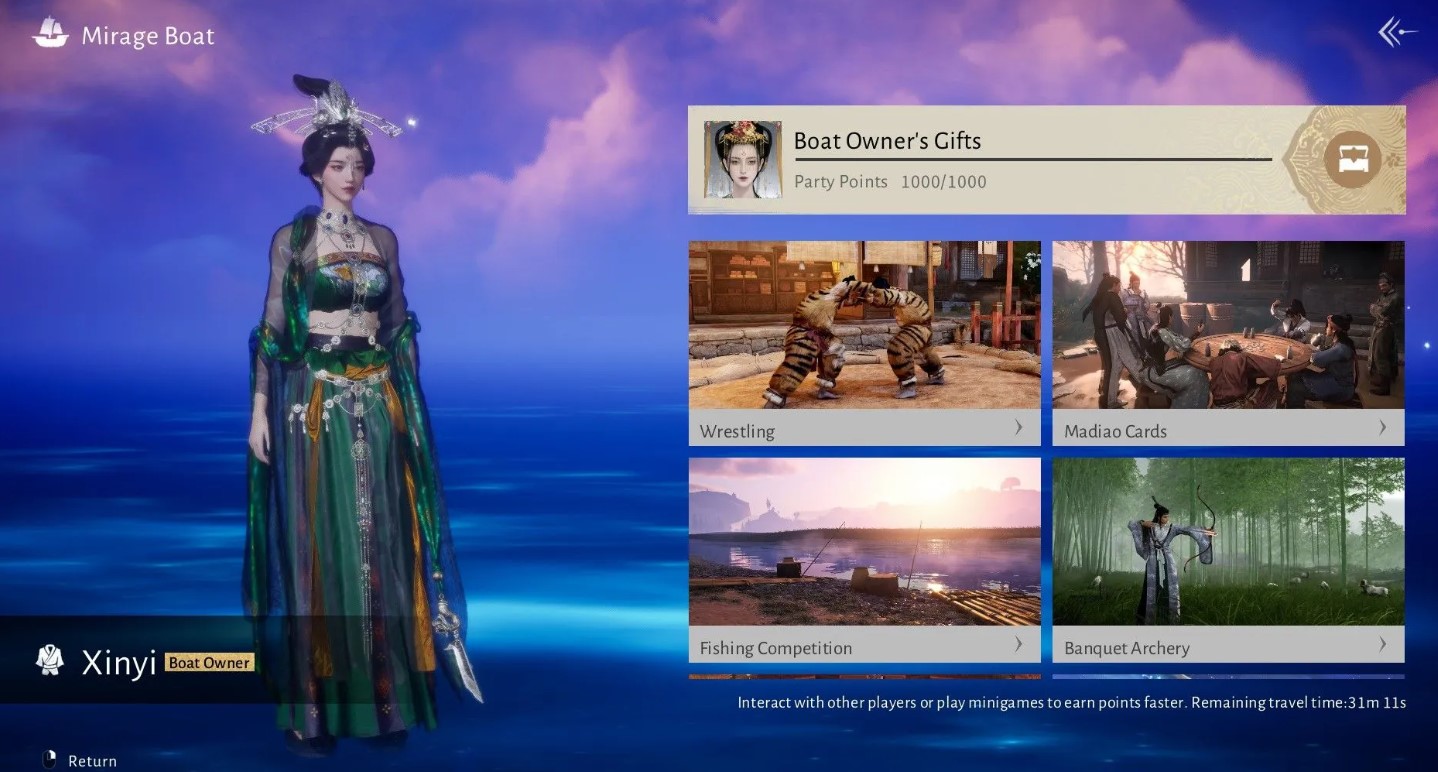Click the back arrow in the top corner
The image size is (1438, 772).
pyautogui.click(x=1398, y=33)
